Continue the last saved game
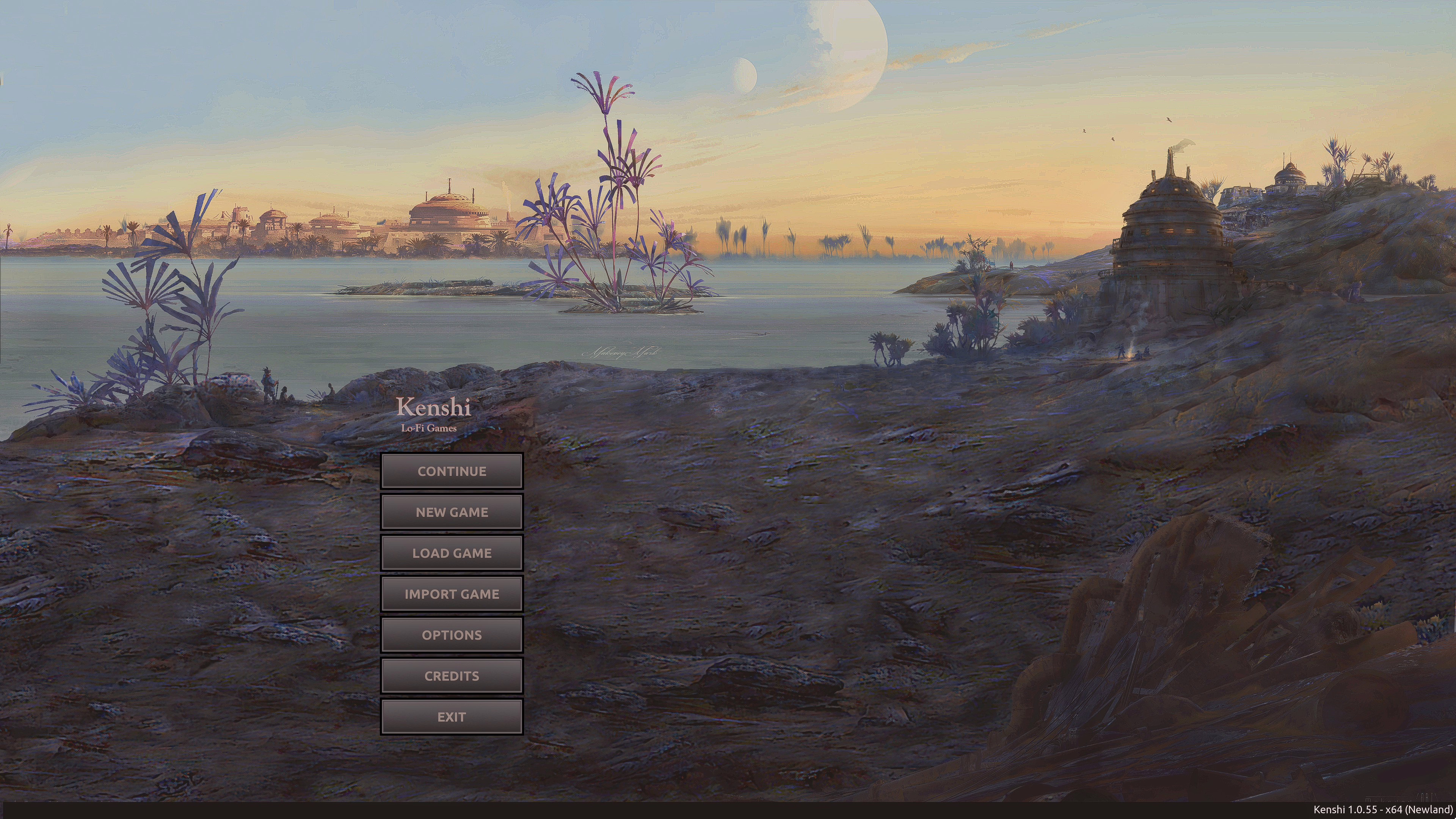1456x819 pixels. 452,471
